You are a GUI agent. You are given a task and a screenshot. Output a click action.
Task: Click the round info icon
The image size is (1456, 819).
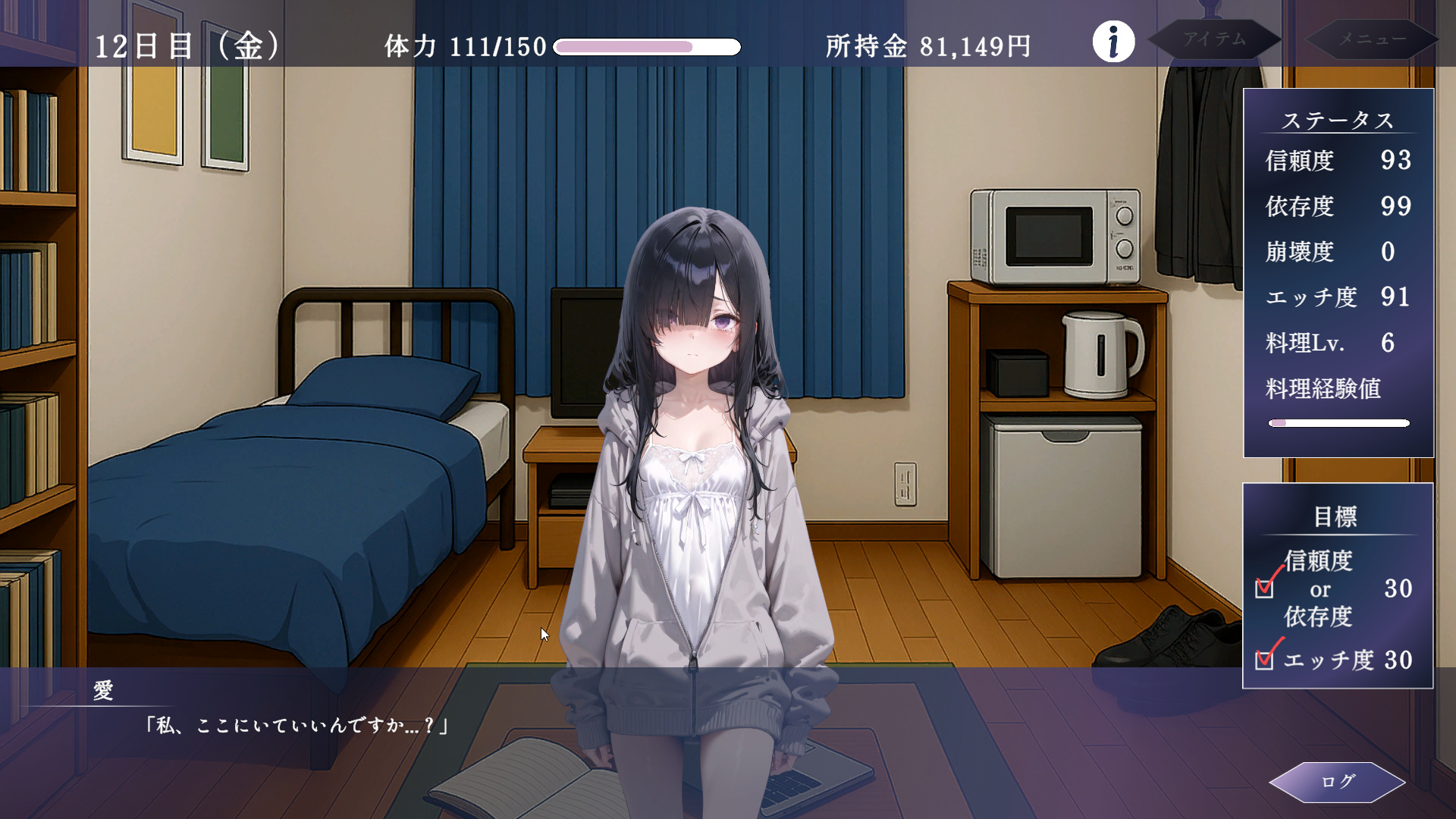click(1113, 42)
